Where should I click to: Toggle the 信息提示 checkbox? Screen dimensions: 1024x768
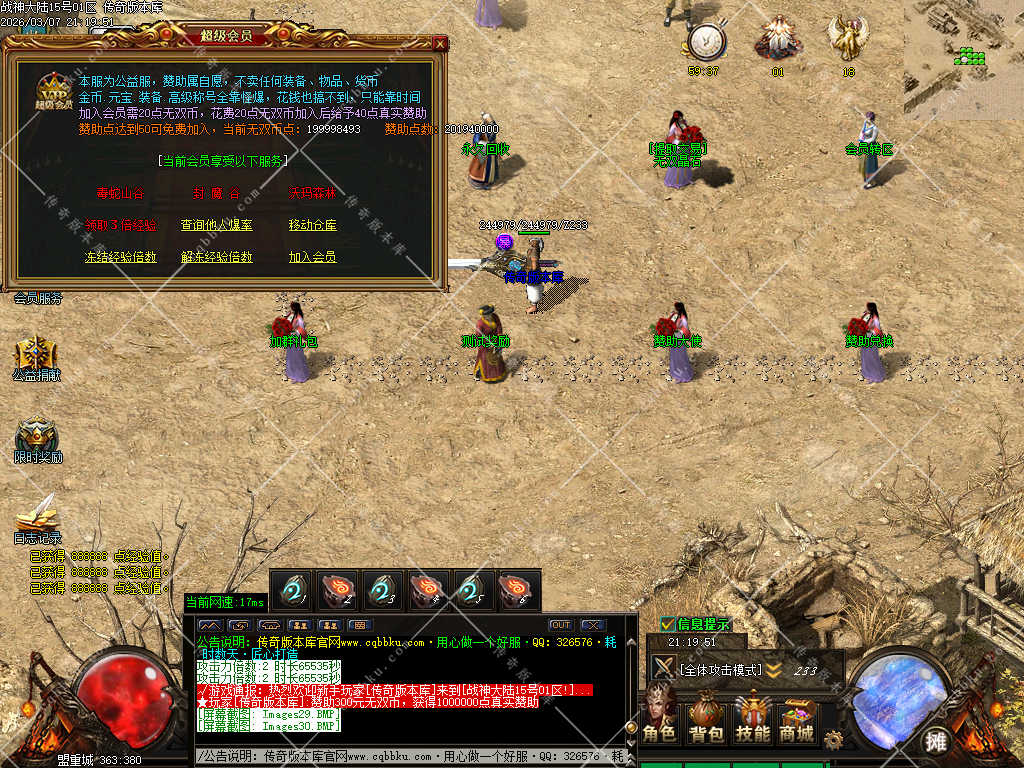(x=667, y=624)
